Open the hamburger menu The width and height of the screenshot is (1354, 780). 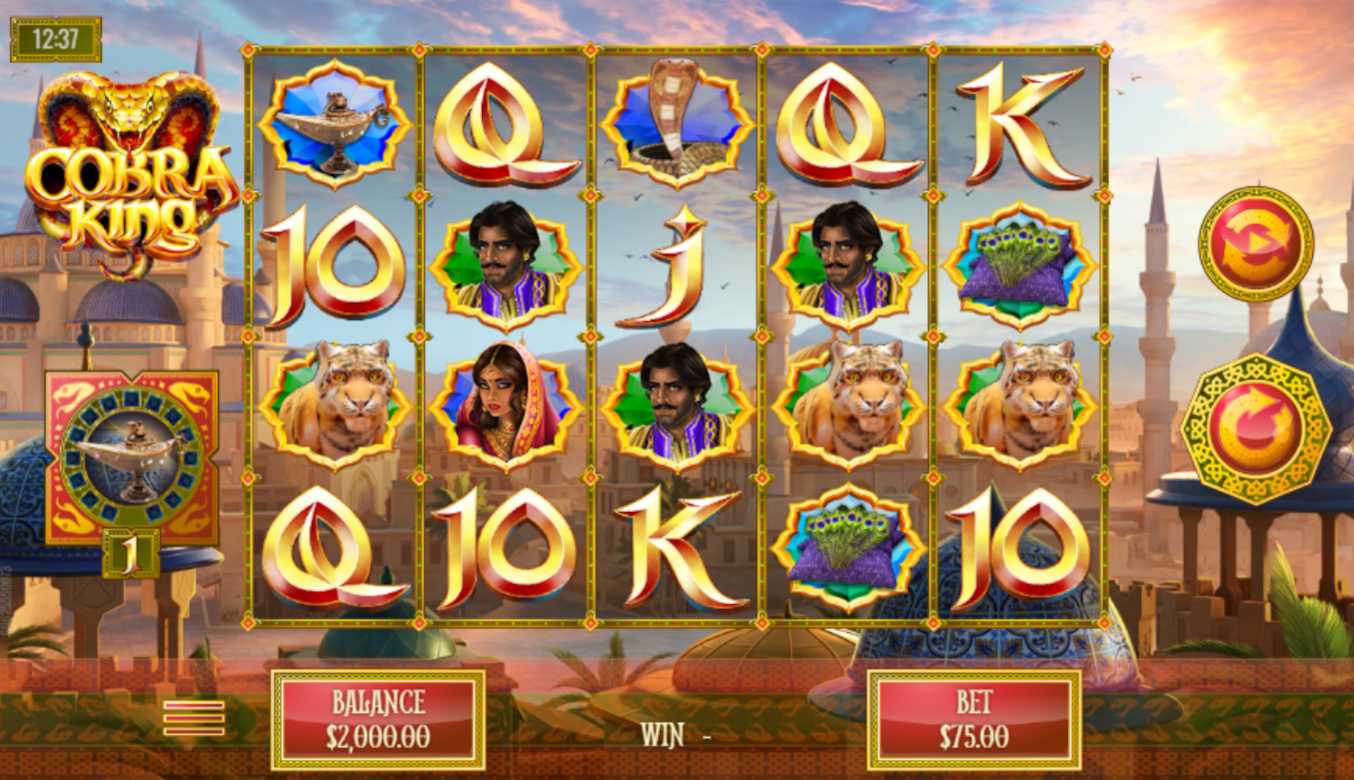[194, 717]
